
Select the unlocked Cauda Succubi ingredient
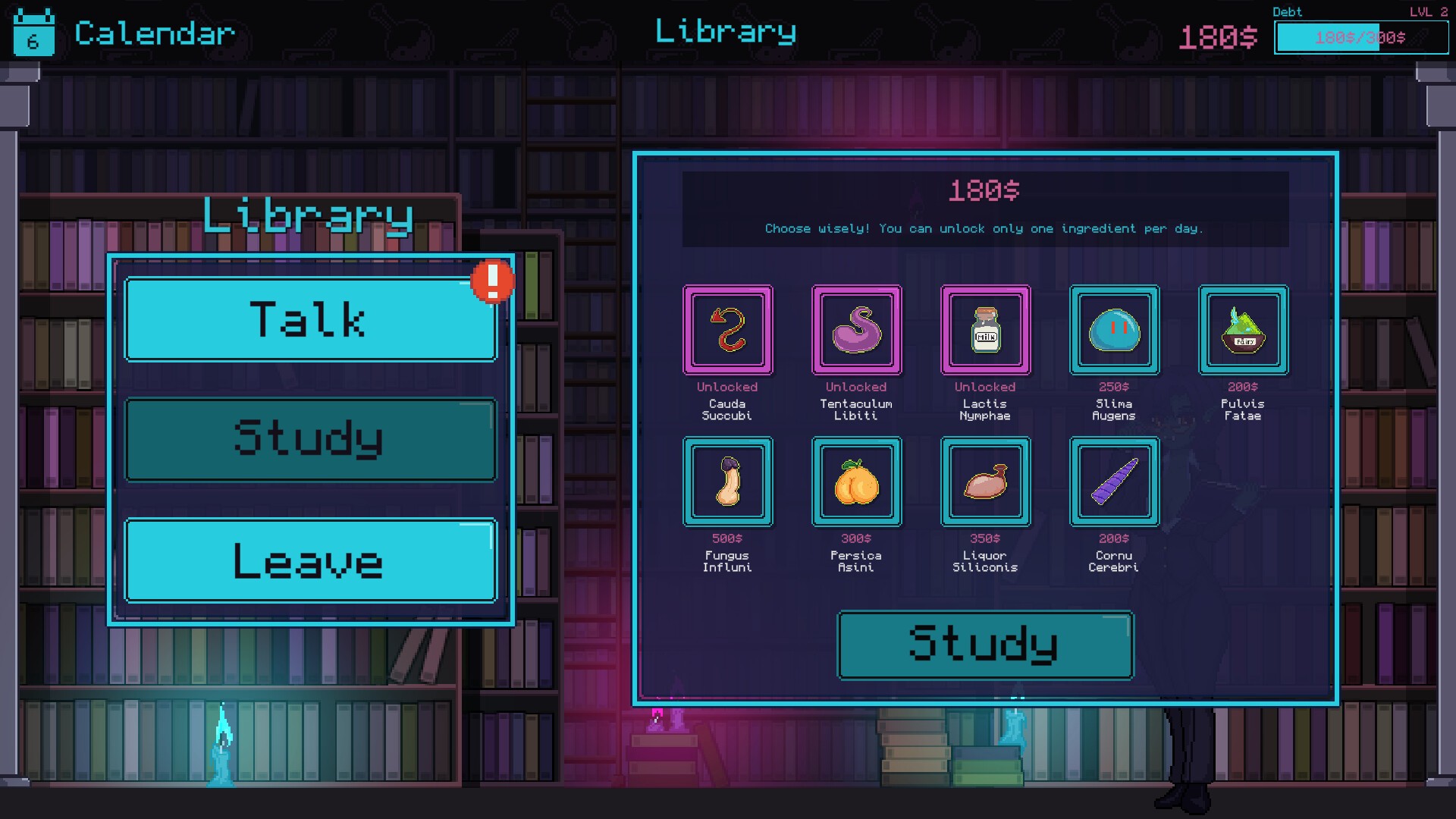[x=728, y=330]
